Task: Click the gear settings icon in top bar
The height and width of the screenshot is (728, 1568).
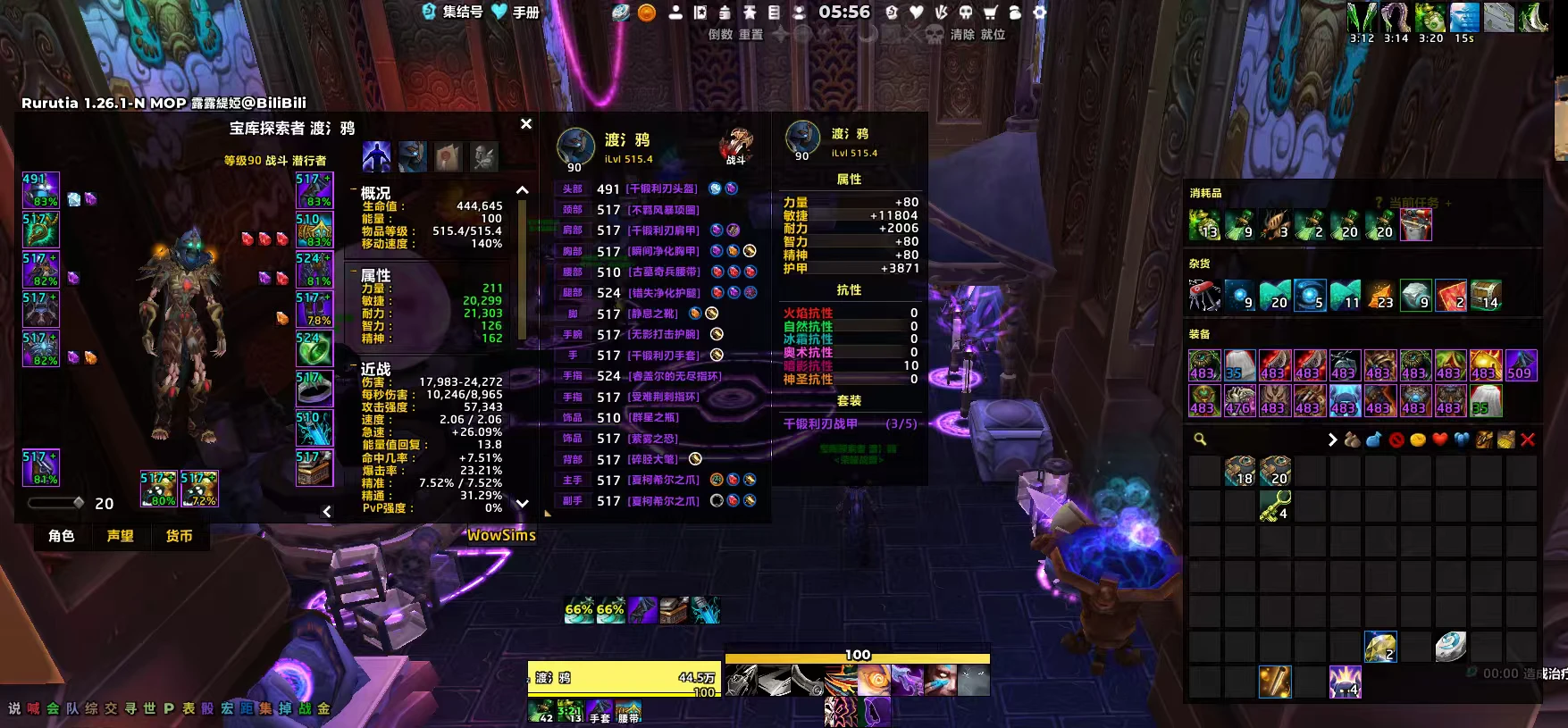Action: pos(1039,13)
